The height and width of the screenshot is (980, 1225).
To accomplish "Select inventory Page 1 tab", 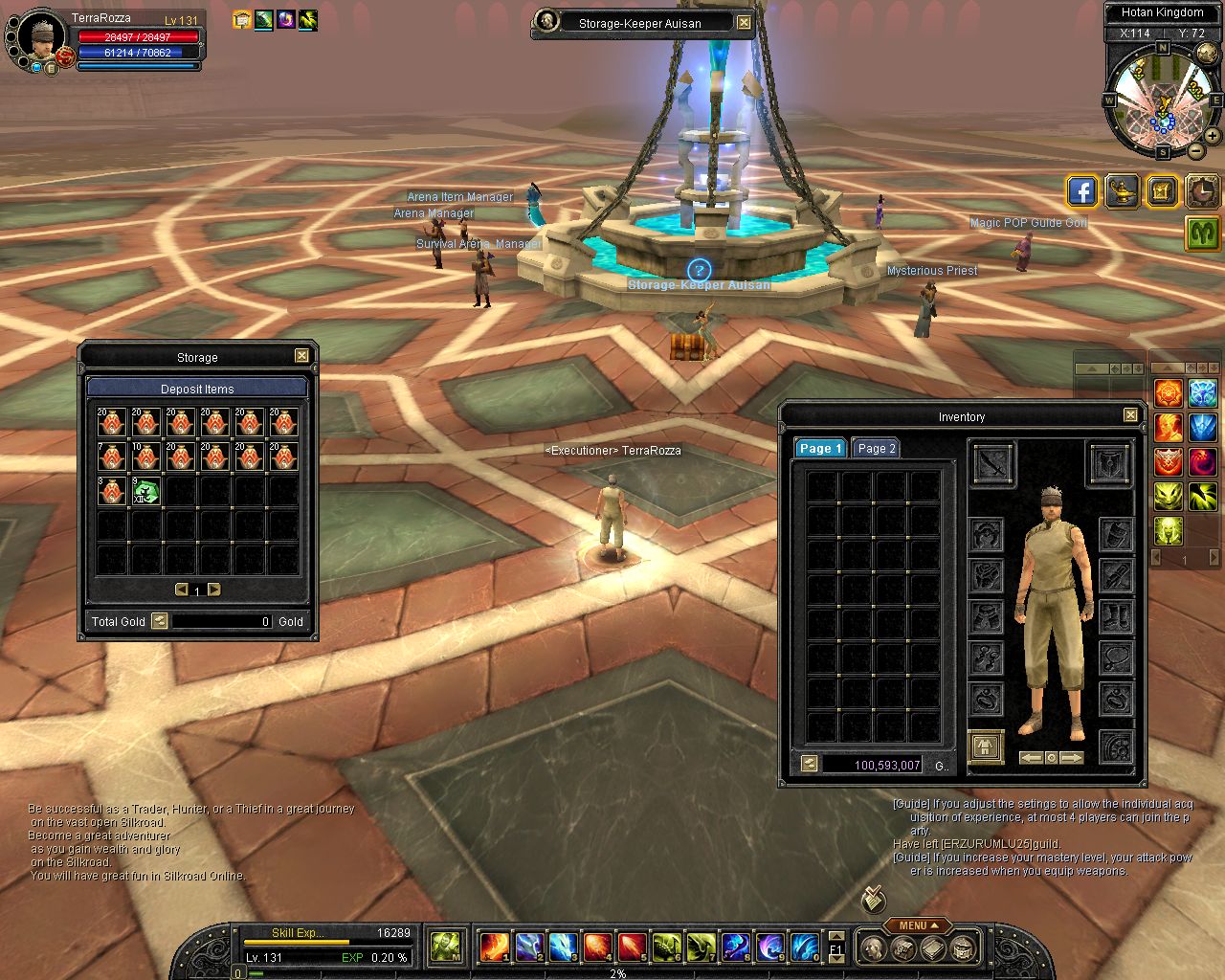I will tap(820, 448).
